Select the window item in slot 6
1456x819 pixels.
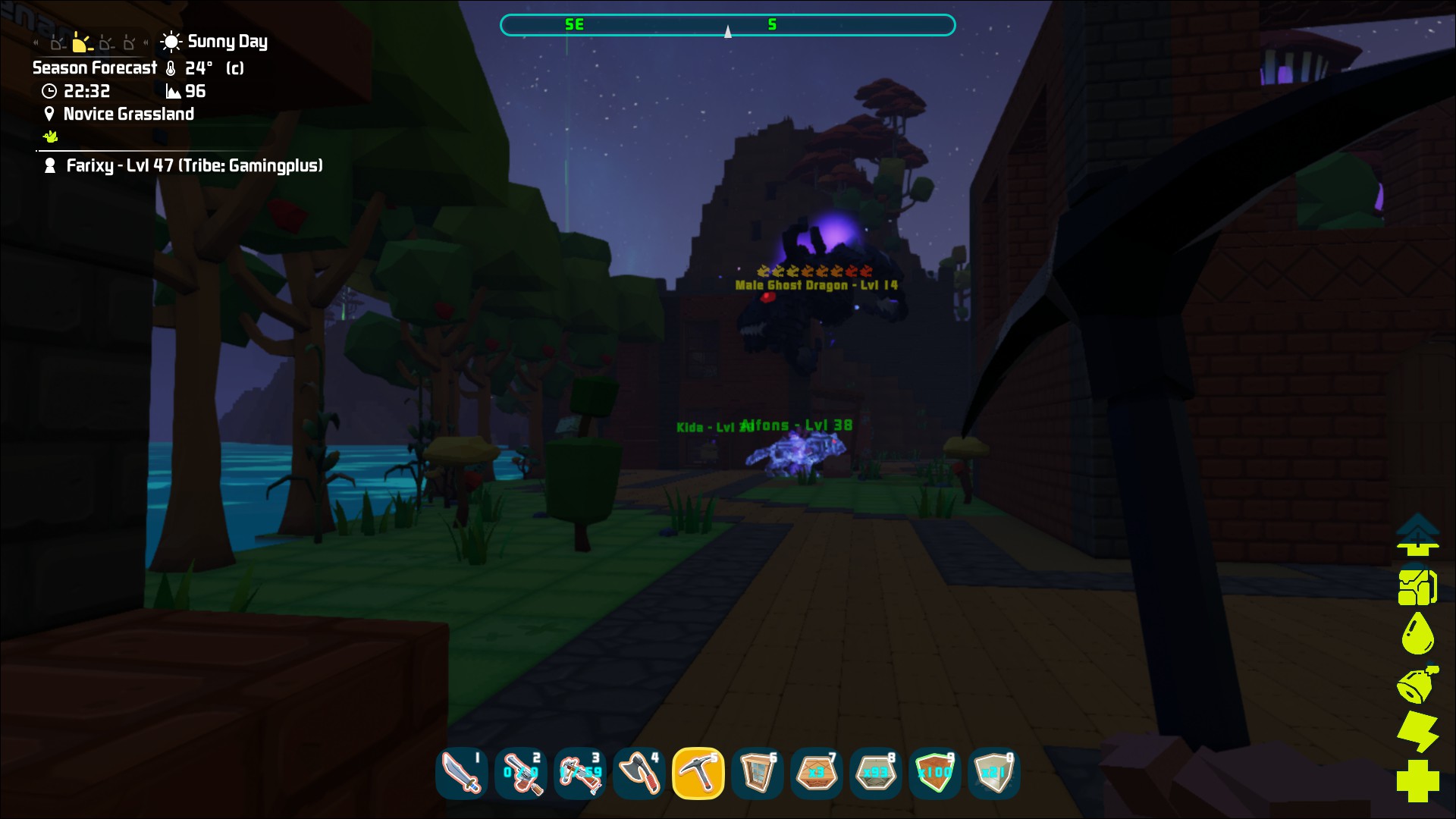[x=758, y=773]
